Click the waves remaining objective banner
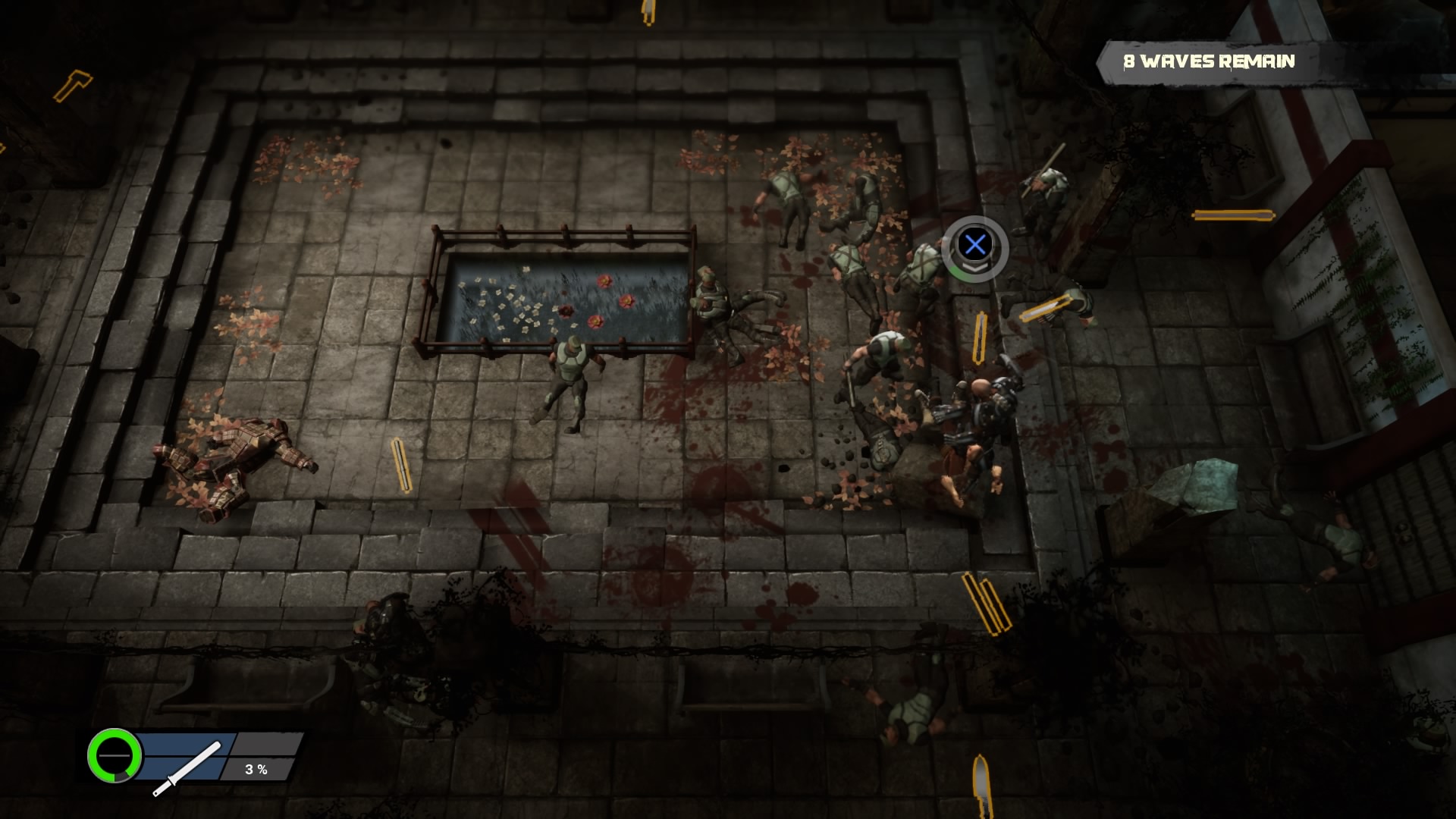The width and height of the screenshot is (1456, 819). tap(1209, 61)
